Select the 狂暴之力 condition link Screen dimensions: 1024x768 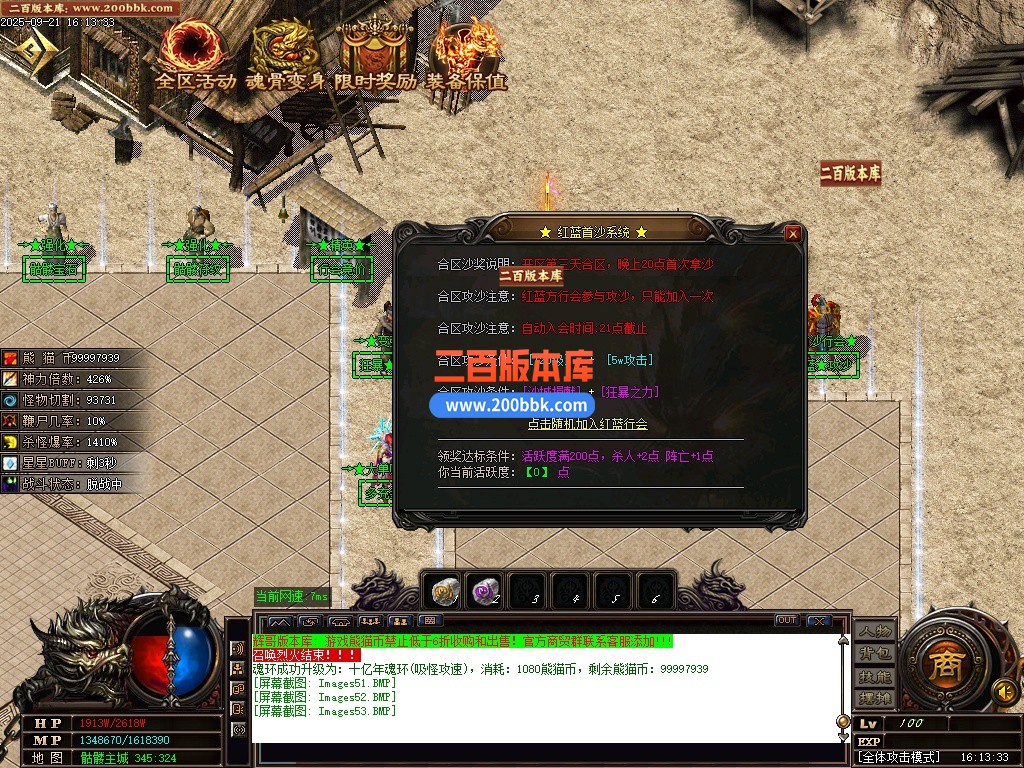629,392
